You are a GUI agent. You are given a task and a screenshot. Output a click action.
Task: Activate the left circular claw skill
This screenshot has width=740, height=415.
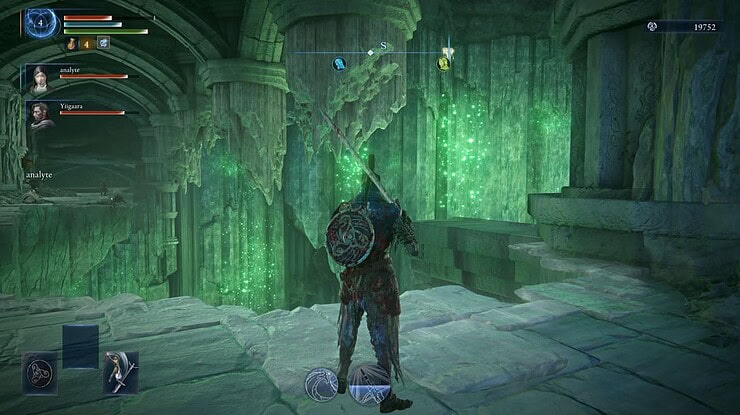click(321, 384)
